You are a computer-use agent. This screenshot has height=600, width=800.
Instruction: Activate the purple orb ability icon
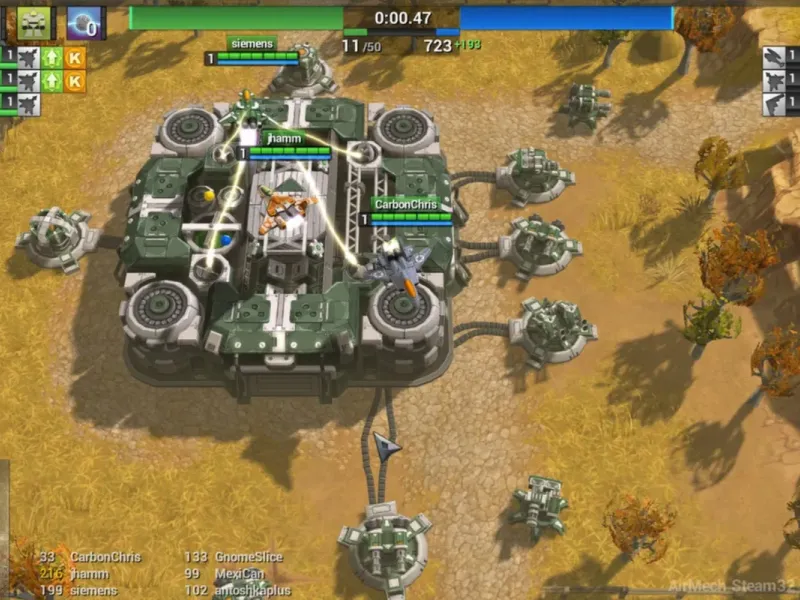[x=84, y=21]
